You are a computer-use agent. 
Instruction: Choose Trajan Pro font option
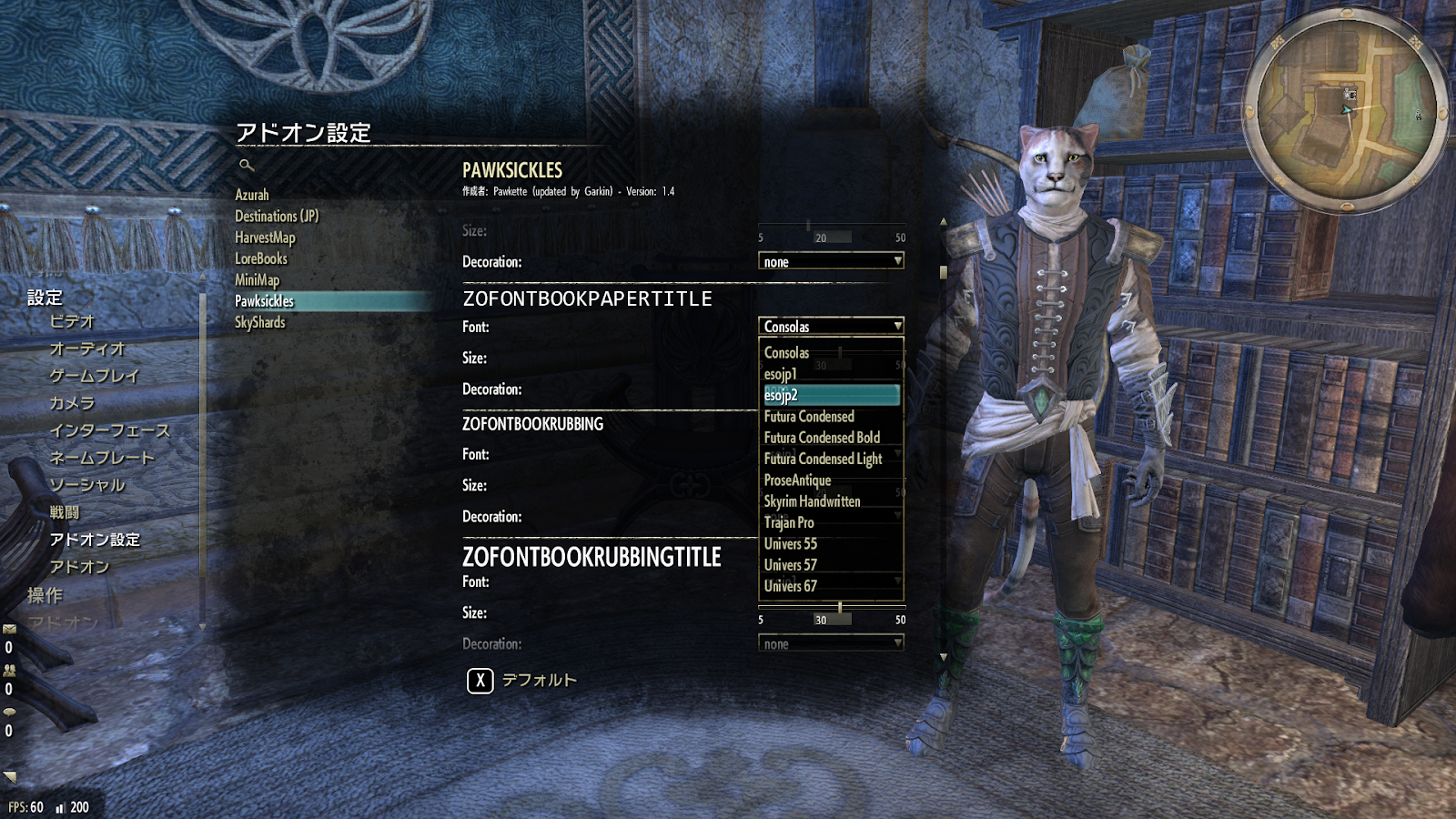click(x=789, y=522)
